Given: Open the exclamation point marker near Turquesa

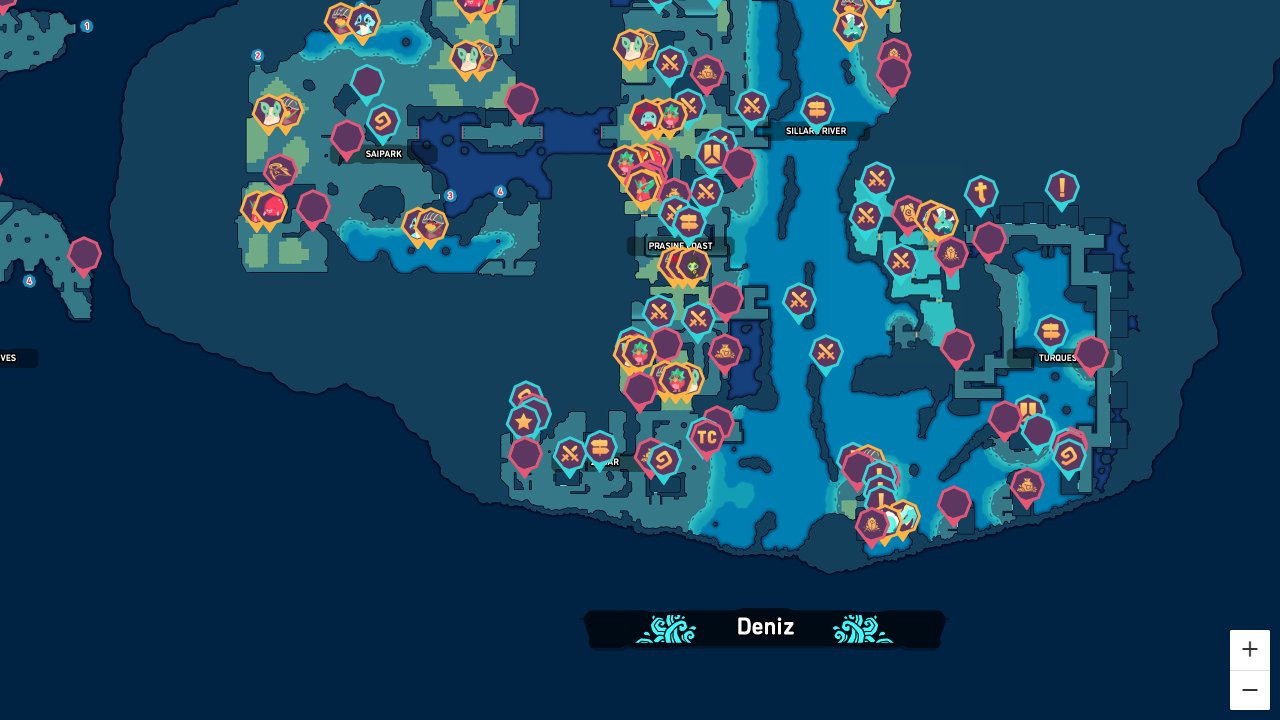Looking at the screenshot, I should 1061,186.
